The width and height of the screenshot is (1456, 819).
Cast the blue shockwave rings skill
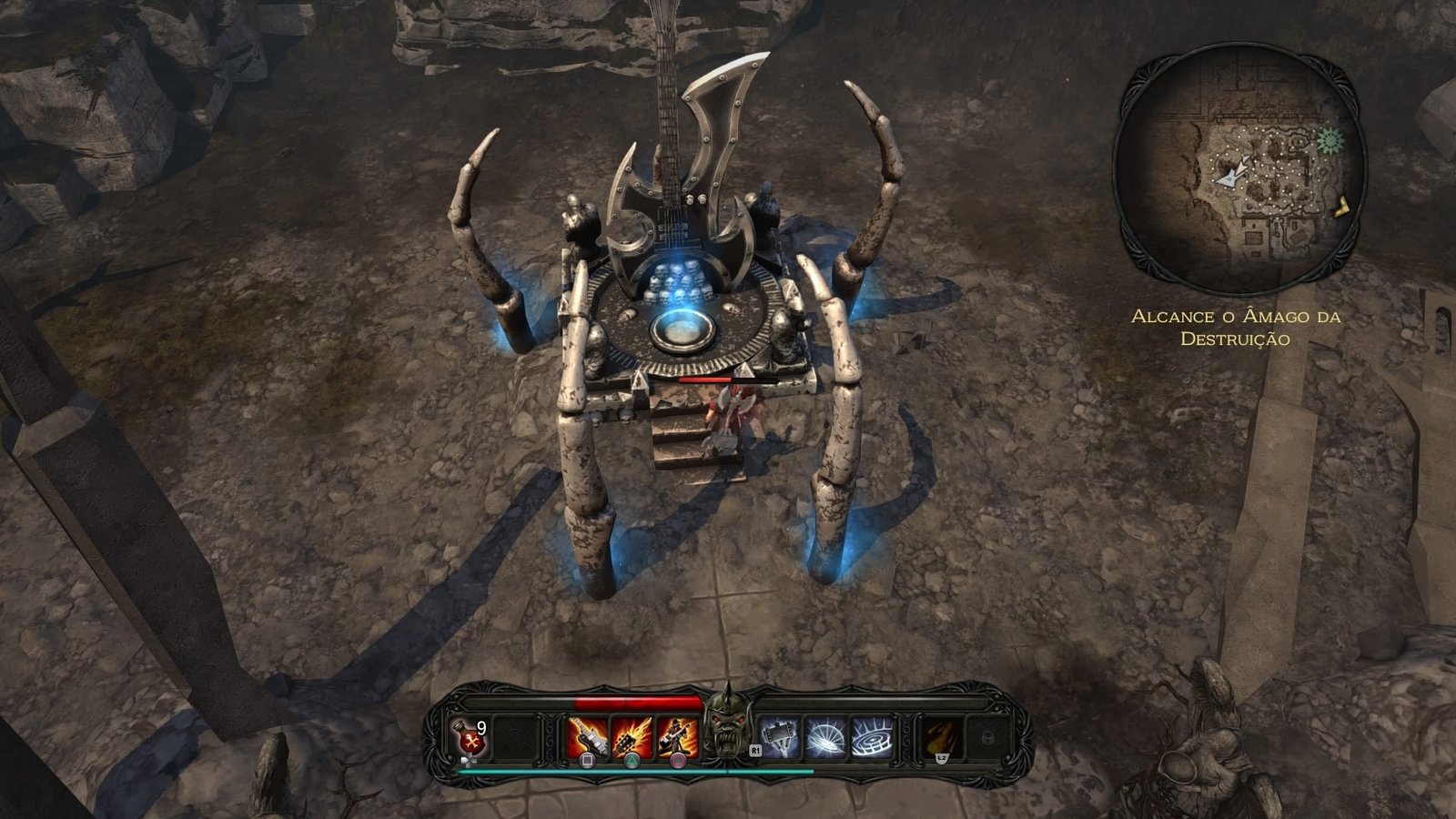(x=871, y=737)
